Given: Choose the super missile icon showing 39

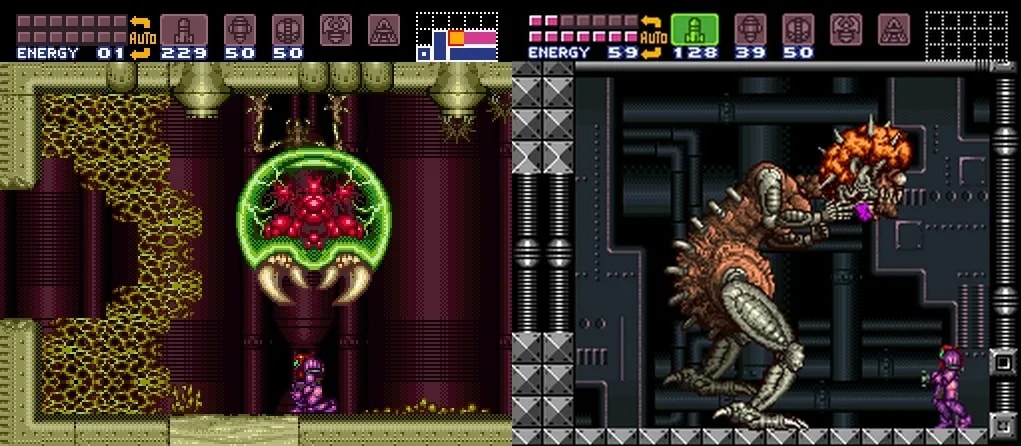Looking at the screenshot, I should point(750,29).
